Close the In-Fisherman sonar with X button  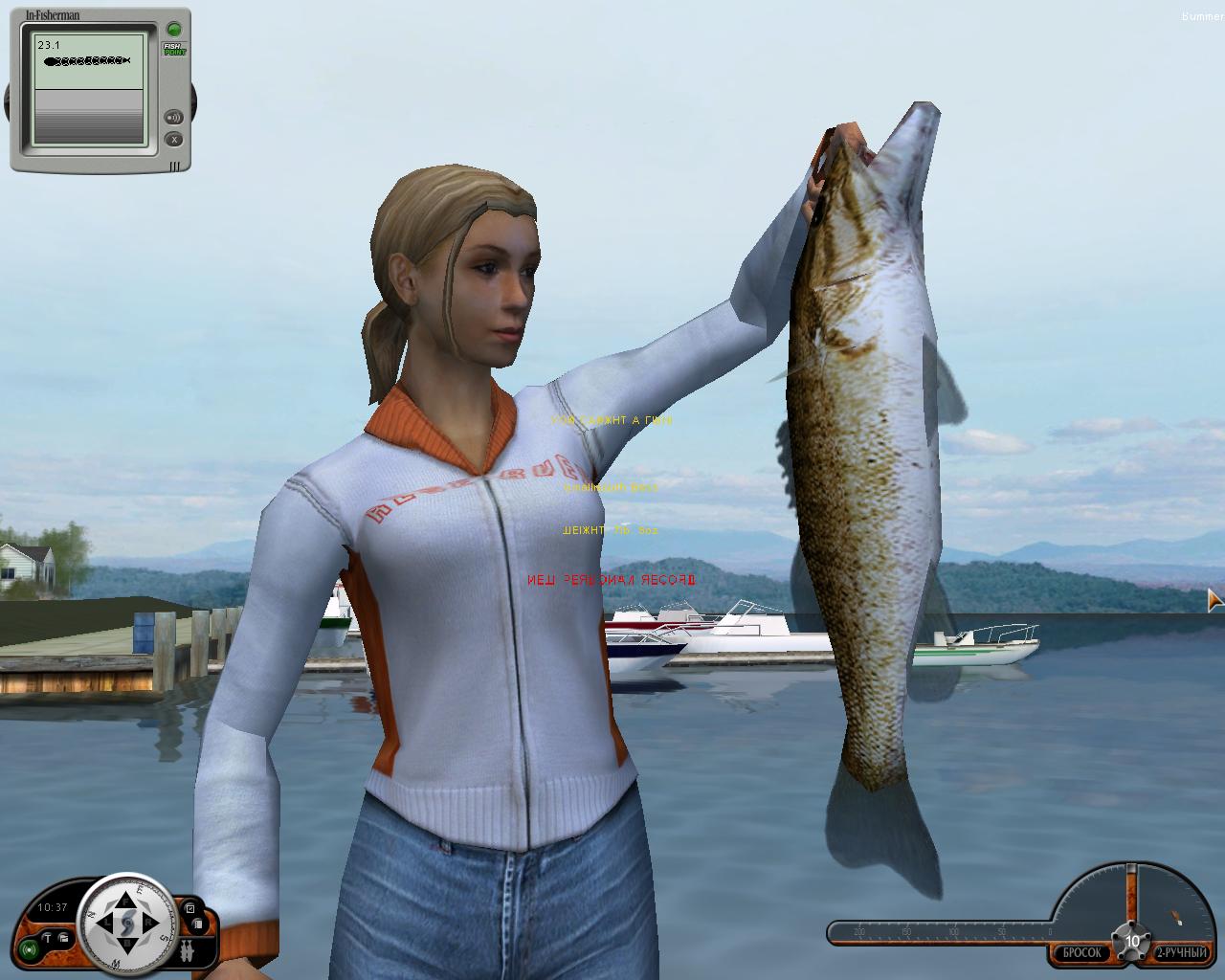tap(174, 140)
